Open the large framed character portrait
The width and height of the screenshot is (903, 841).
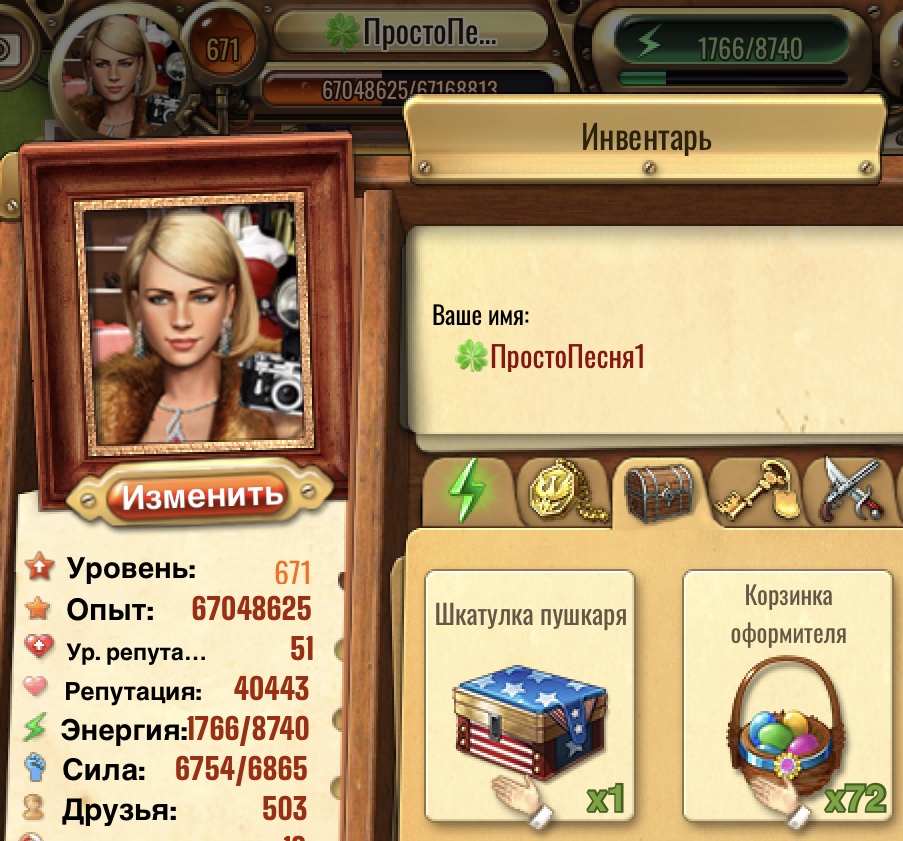[x=191, y=319]
